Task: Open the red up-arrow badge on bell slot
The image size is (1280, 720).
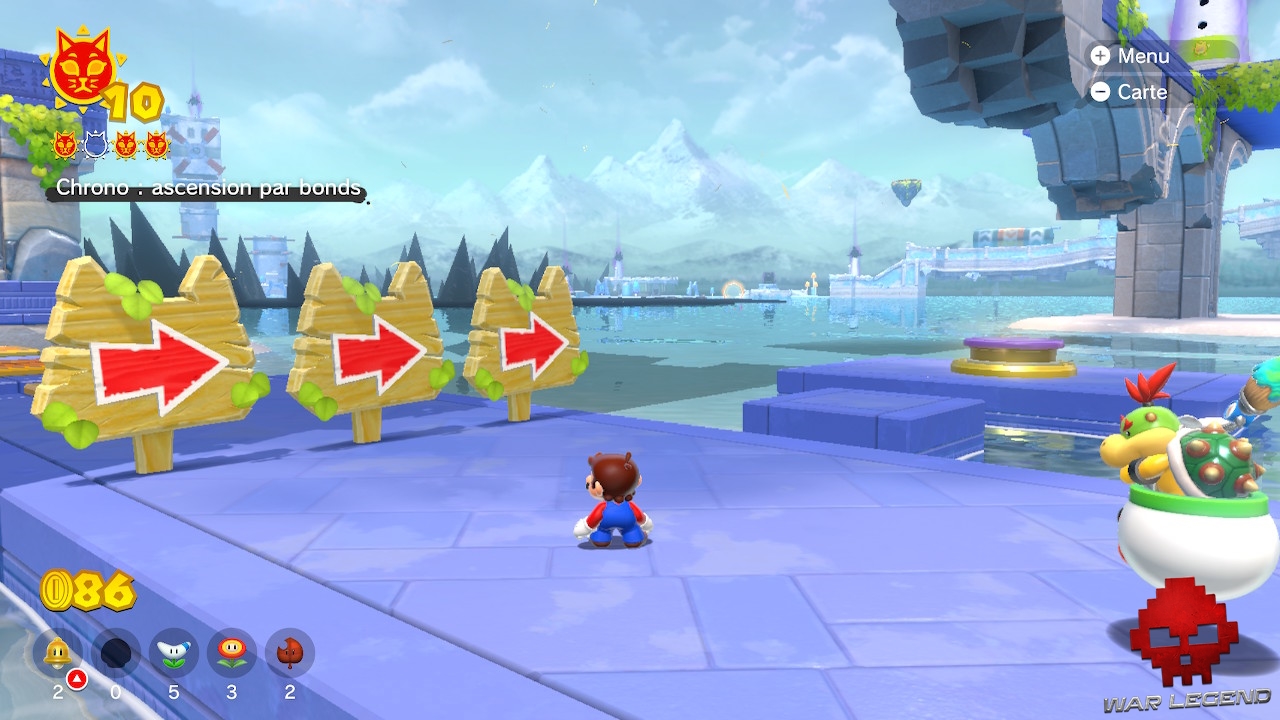Action: (75, 680)
